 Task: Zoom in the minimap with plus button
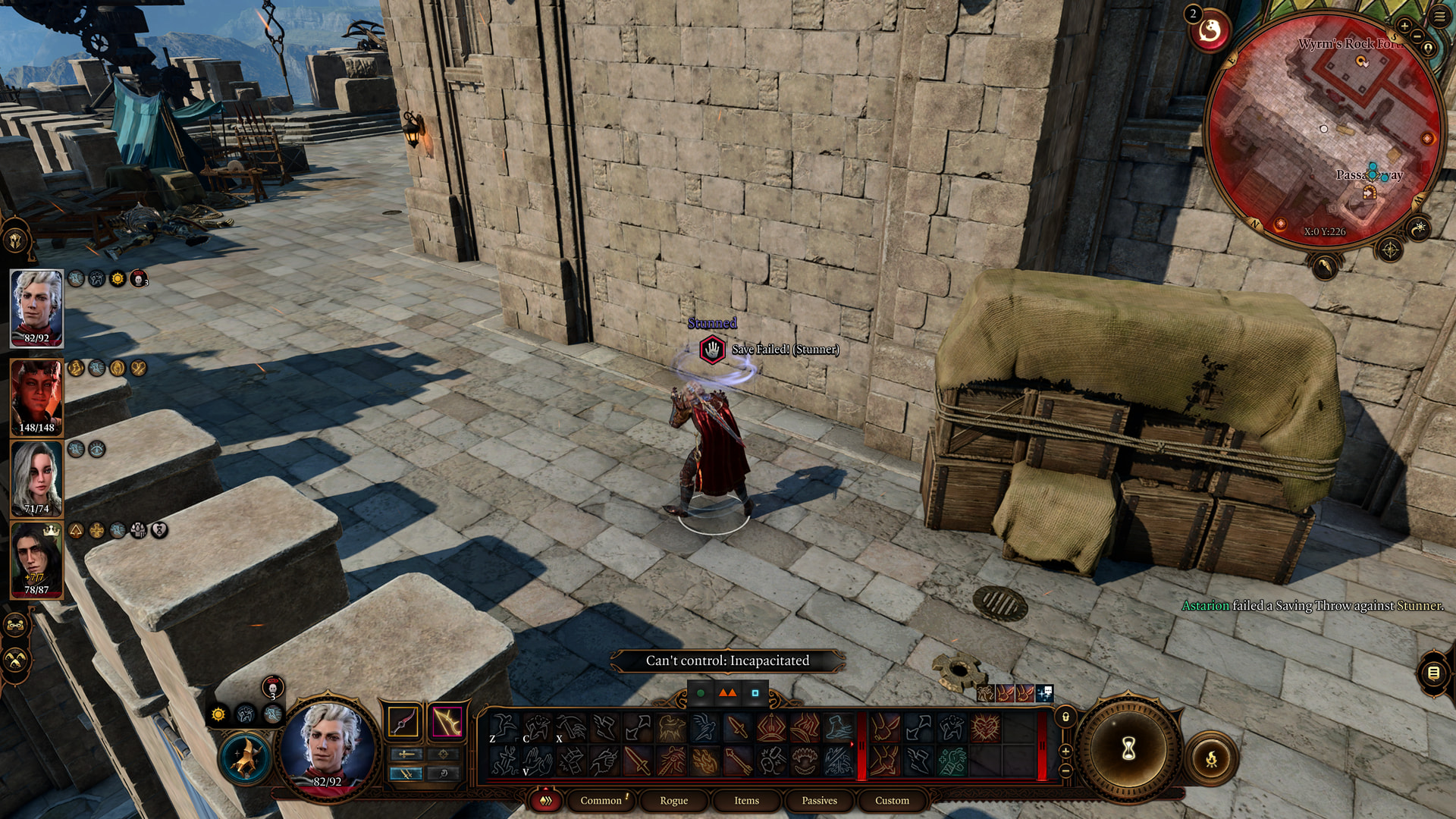(x=1404, y=27)
